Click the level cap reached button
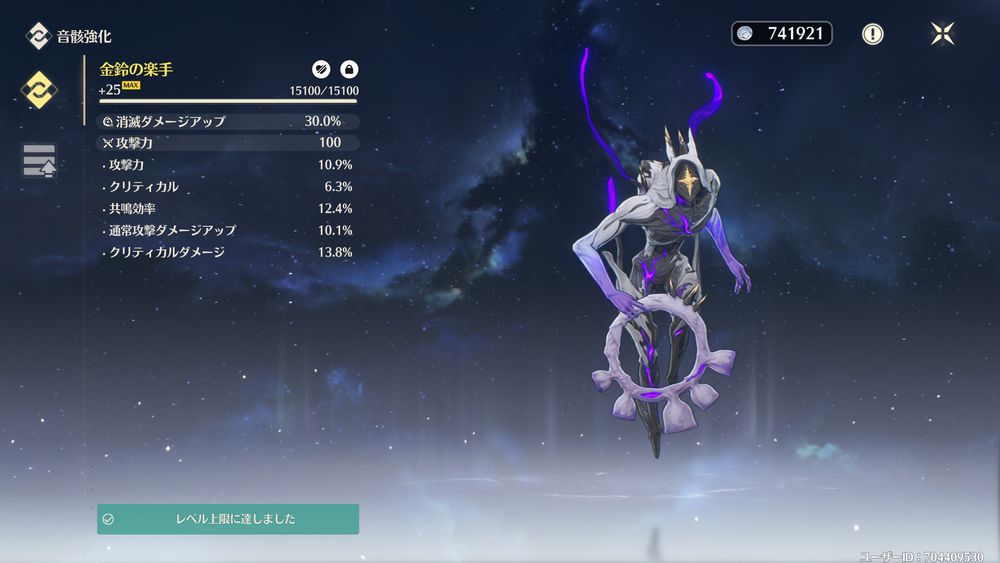The image size is (1000, 563). pyautogui.click(x=228, y=519)
